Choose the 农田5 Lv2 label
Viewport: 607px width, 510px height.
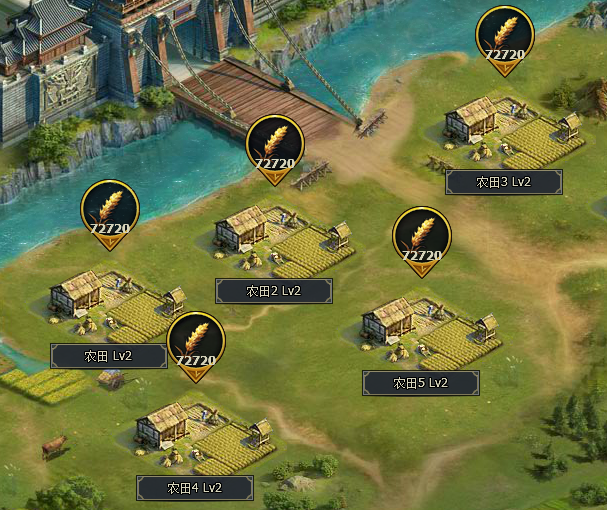pos(420,383)
